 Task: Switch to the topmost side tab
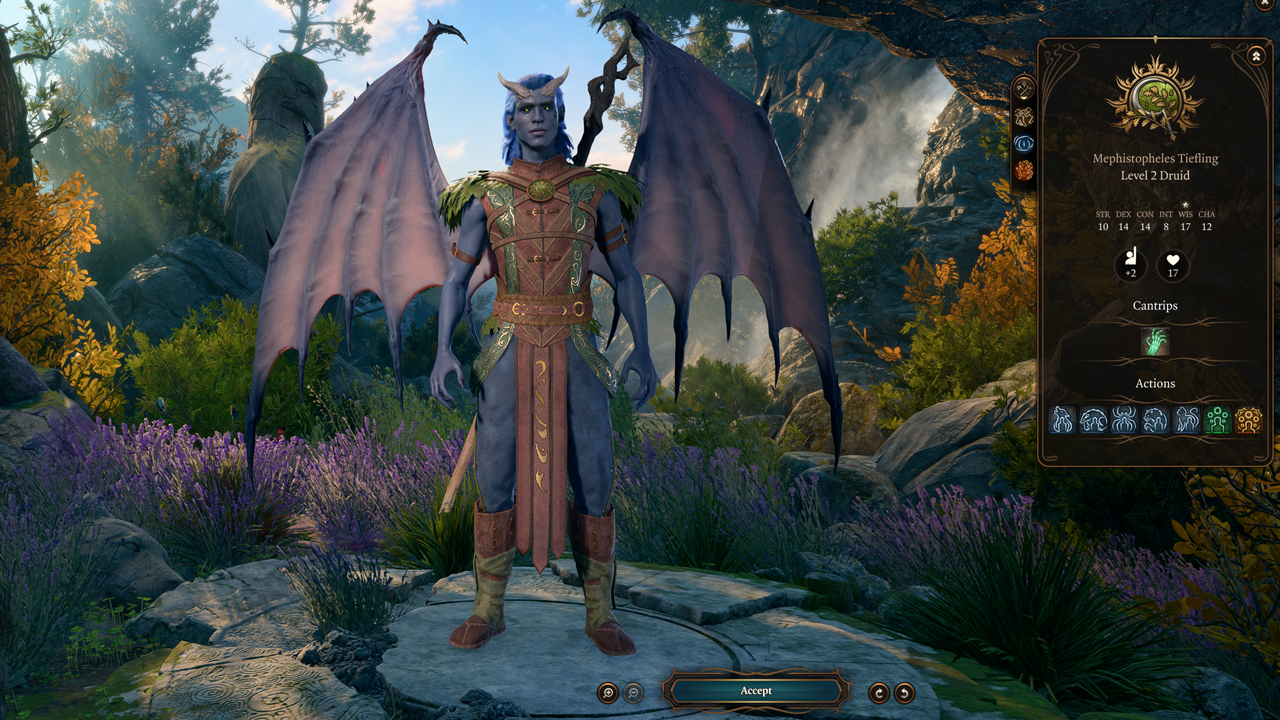[1024, 88]
